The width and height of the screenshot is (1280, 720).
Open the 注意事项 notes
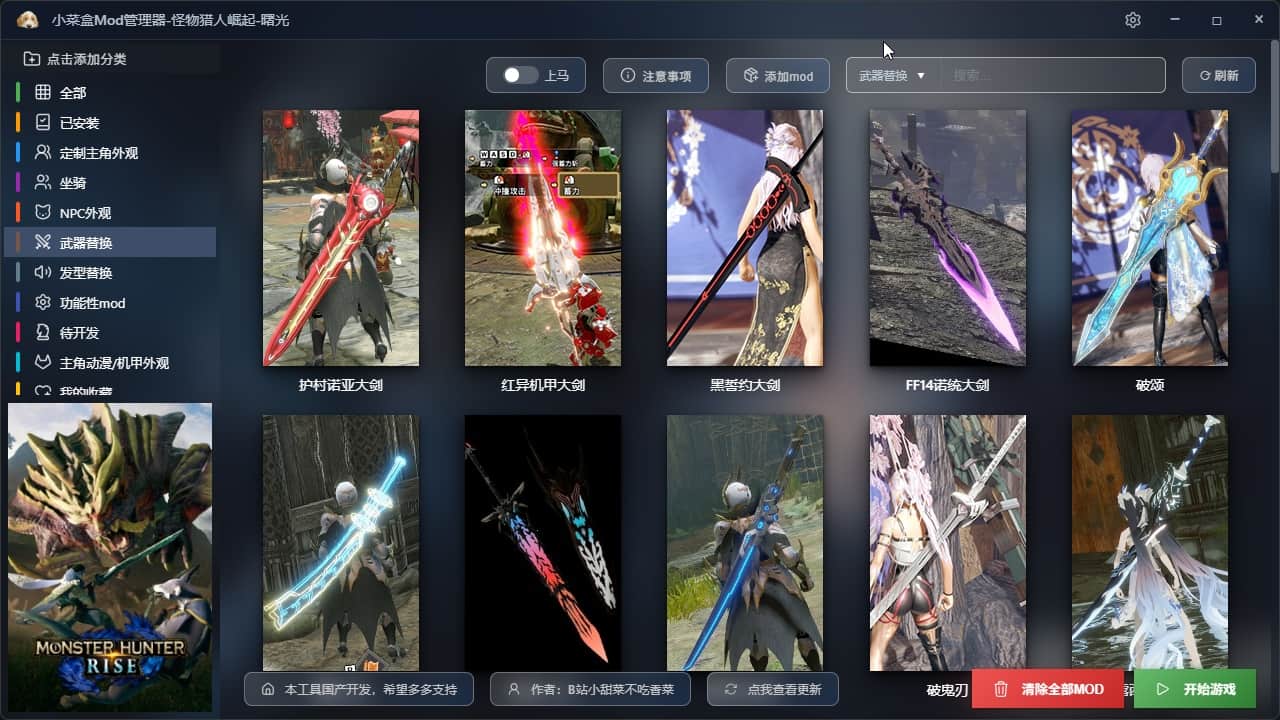[x=656, y=76]
